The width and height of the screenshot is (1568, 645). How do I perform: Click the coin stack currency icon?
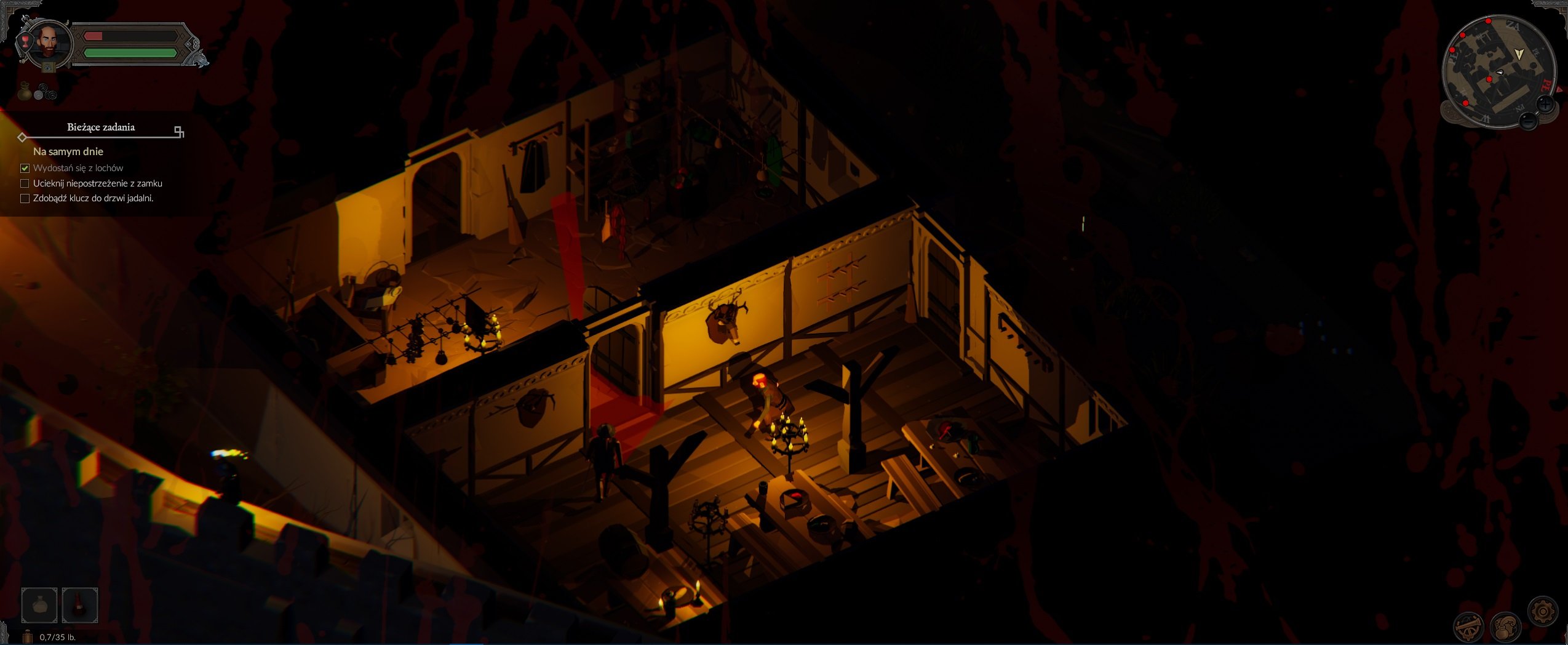click(x=45, y=91)
